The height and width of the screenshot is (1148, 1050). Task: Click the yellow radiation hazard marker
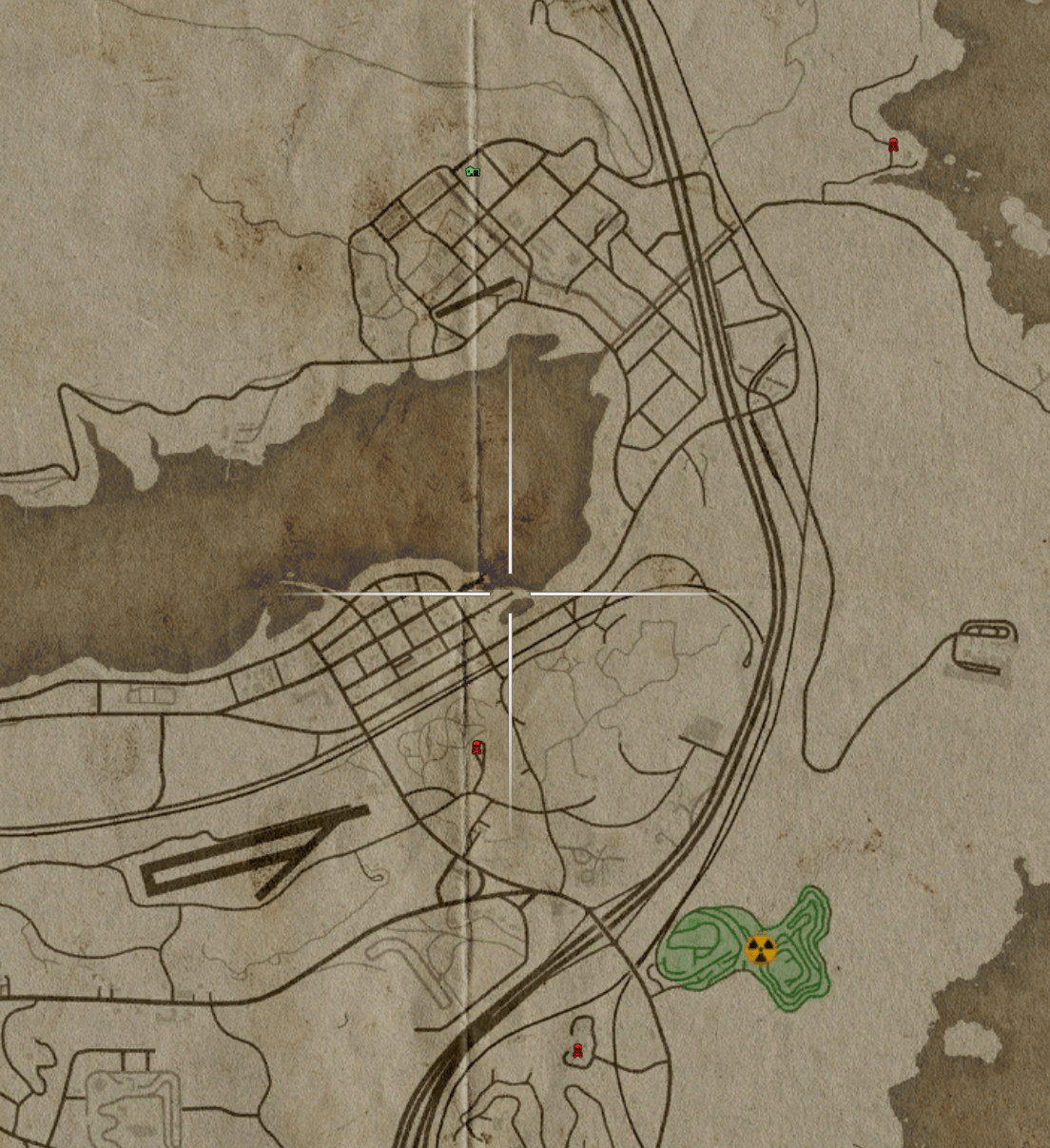click(760, 949)
